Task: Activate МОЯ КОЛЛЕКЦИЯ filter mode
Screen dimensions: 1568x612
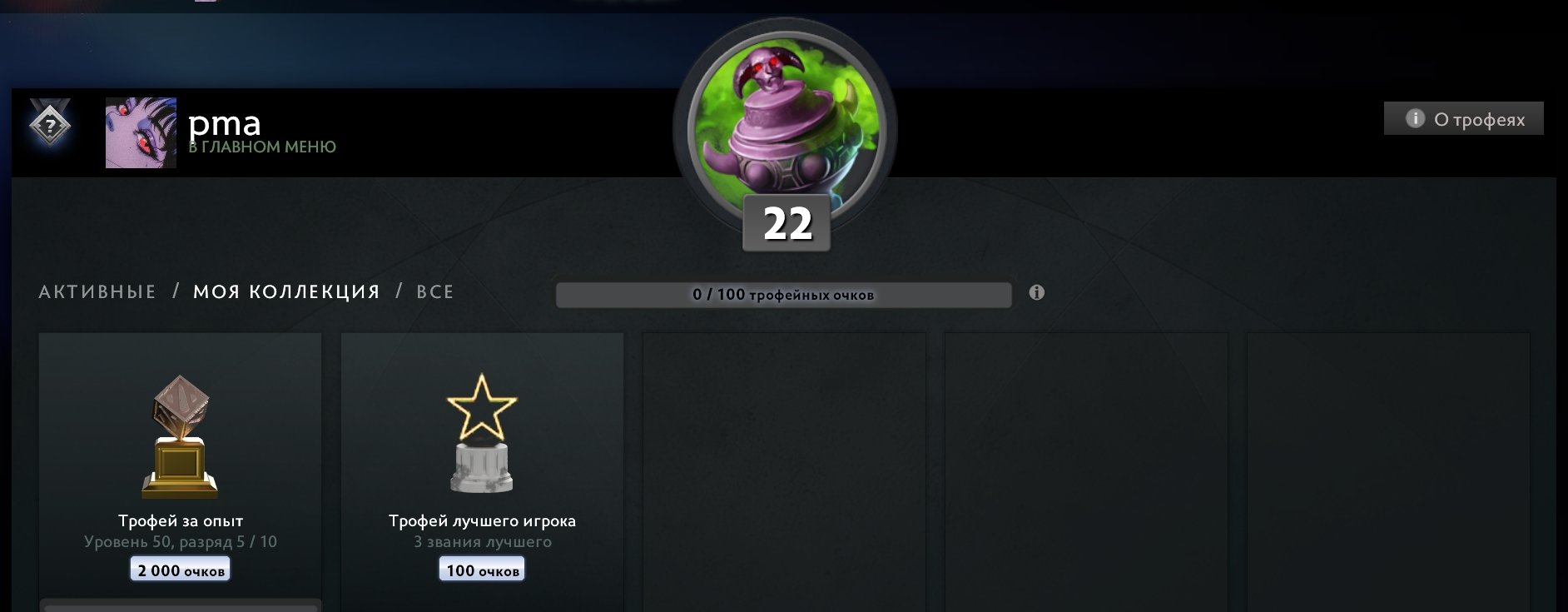Action: pos(286,291)
